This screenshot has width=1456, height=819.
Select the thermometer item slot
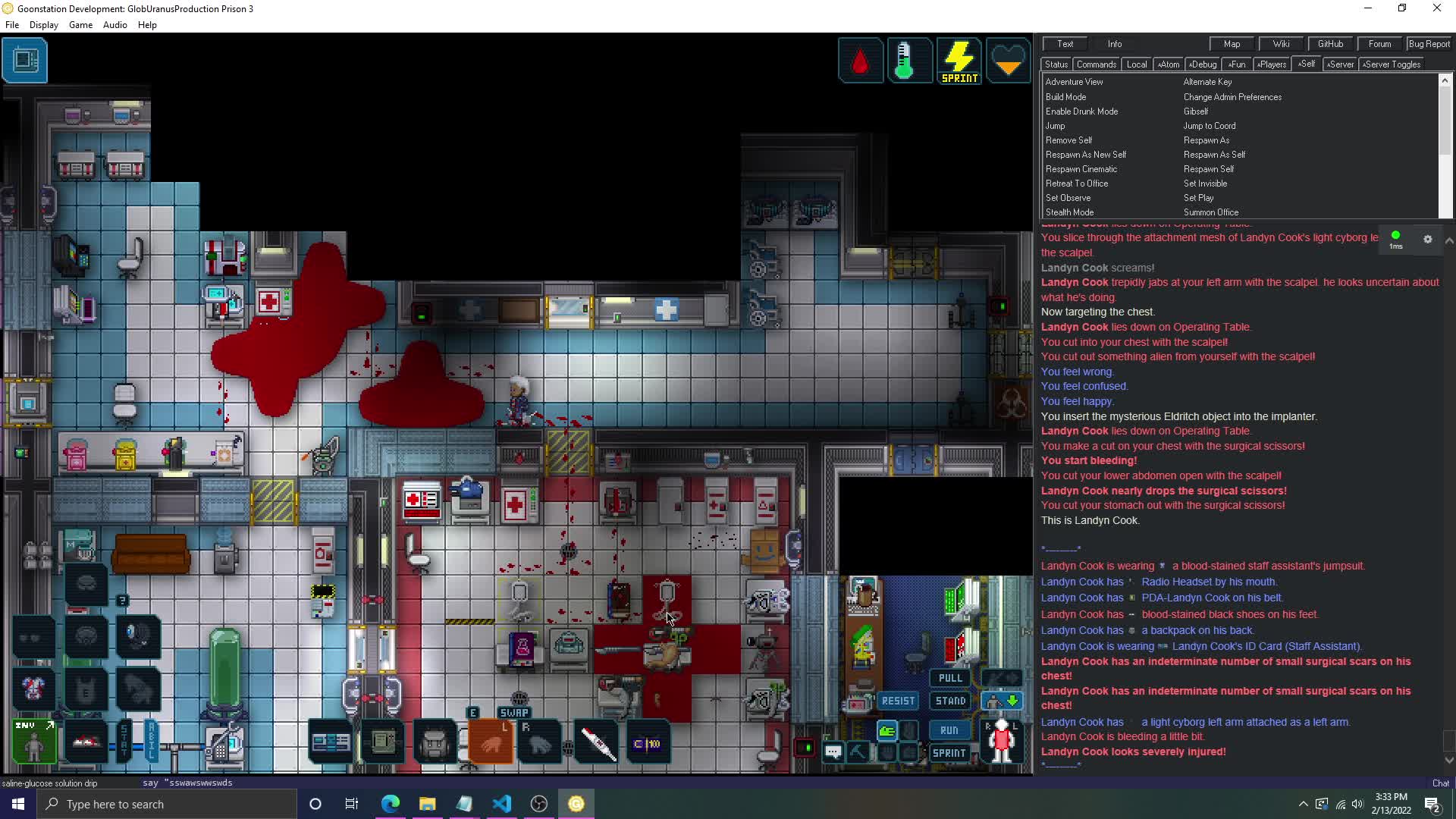(x=598, y=743)
